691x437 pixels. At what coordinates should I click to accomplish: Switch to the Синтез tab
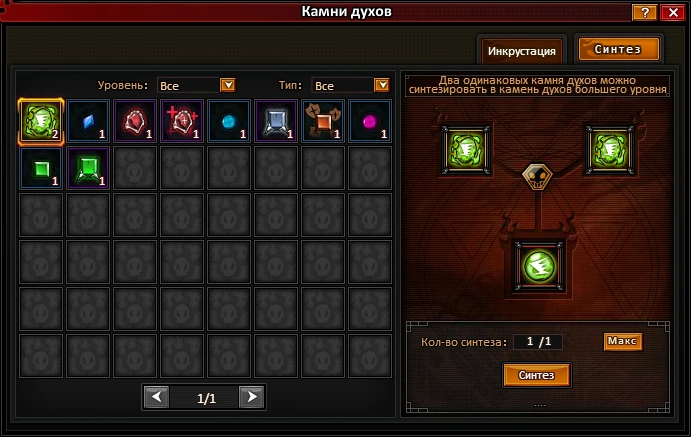(x=618, y=49)
